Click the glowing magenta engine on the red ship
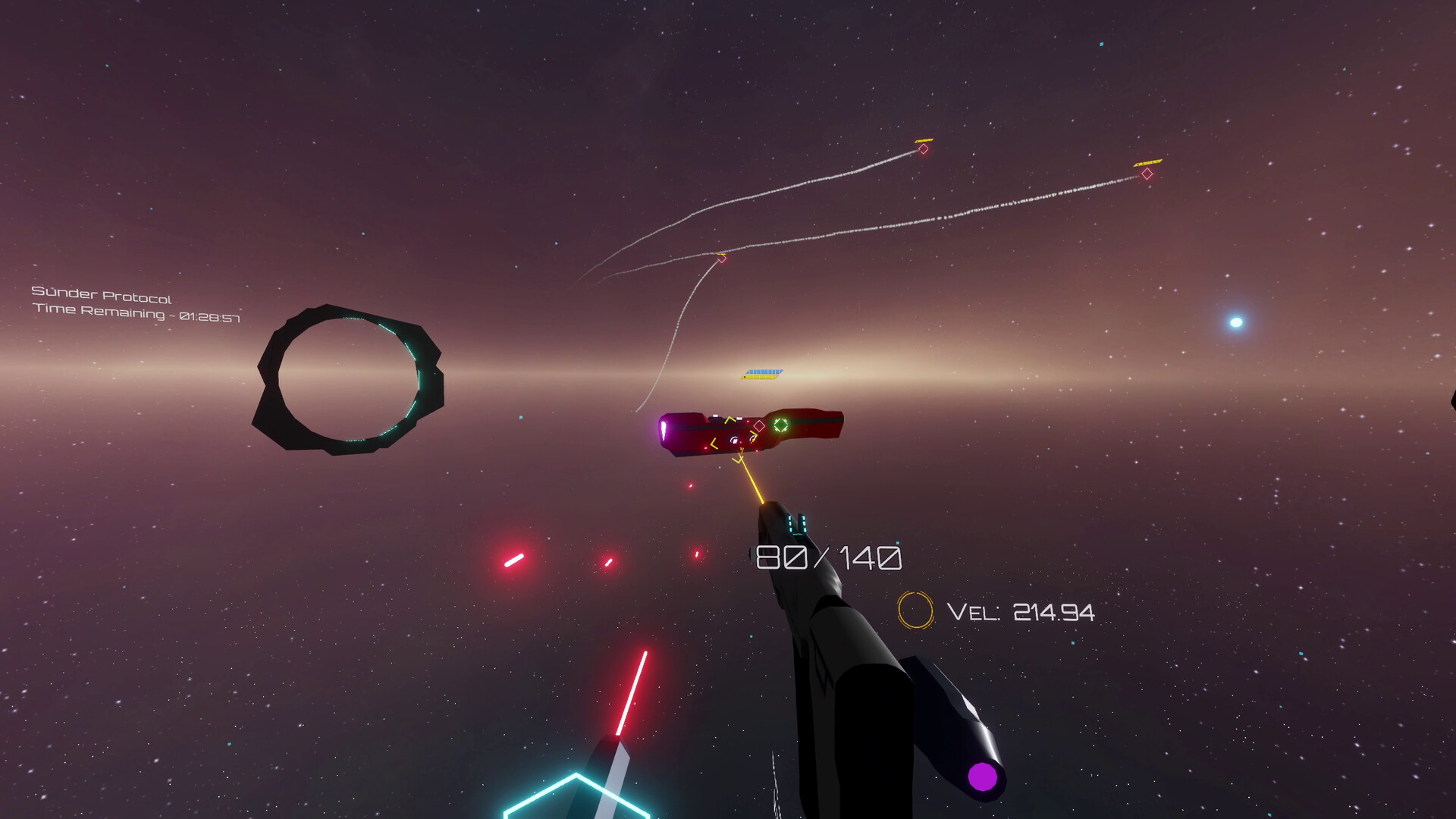Viewport: 1456px width, 819px height. pos(664,428)
